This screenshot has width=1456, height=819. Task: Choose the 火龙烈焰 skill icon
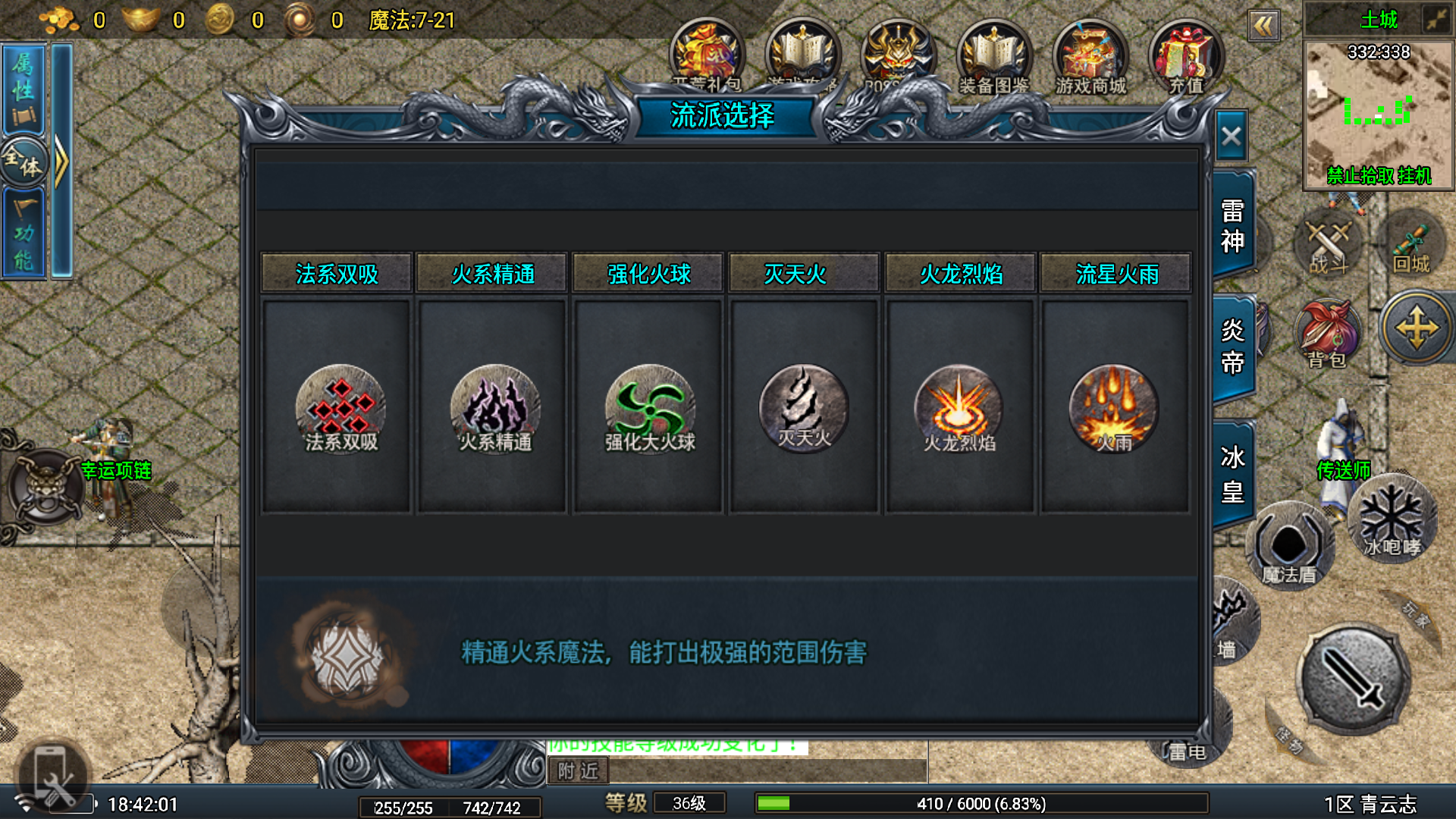[959, 407]
